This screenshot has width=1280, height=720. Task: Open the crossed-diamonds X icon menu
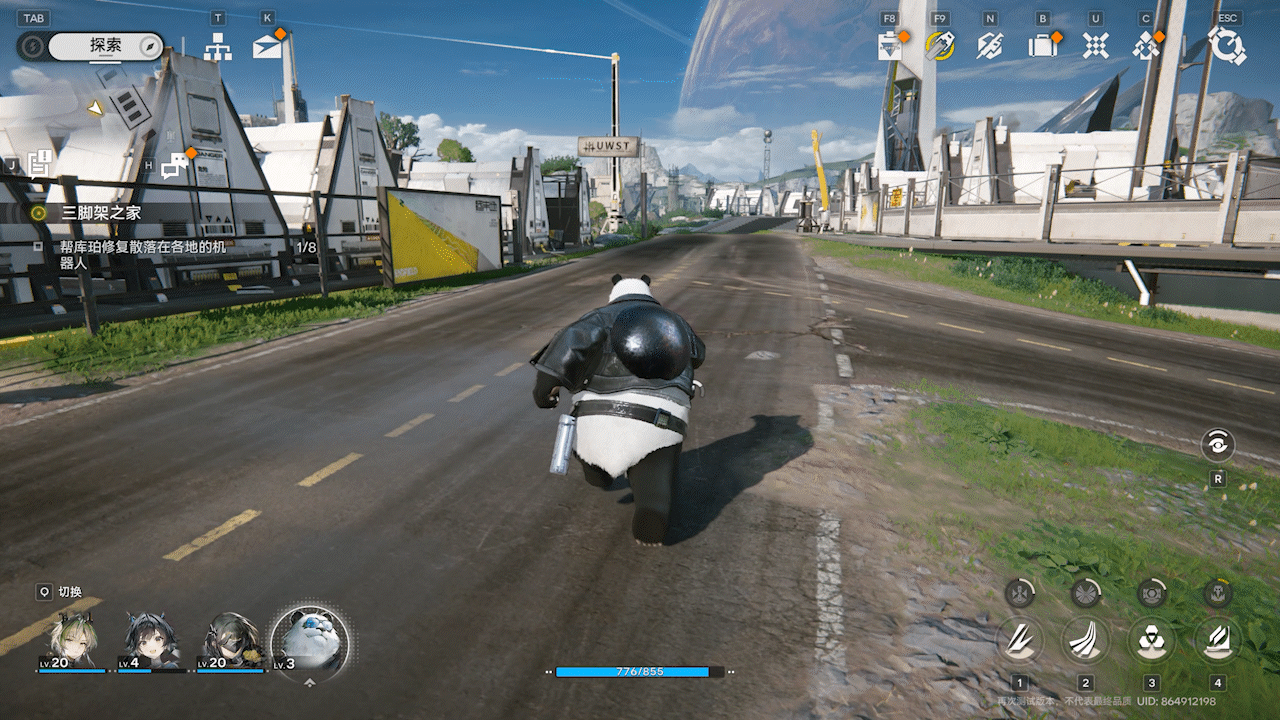pyautogui.click(x=1096, y=46)
